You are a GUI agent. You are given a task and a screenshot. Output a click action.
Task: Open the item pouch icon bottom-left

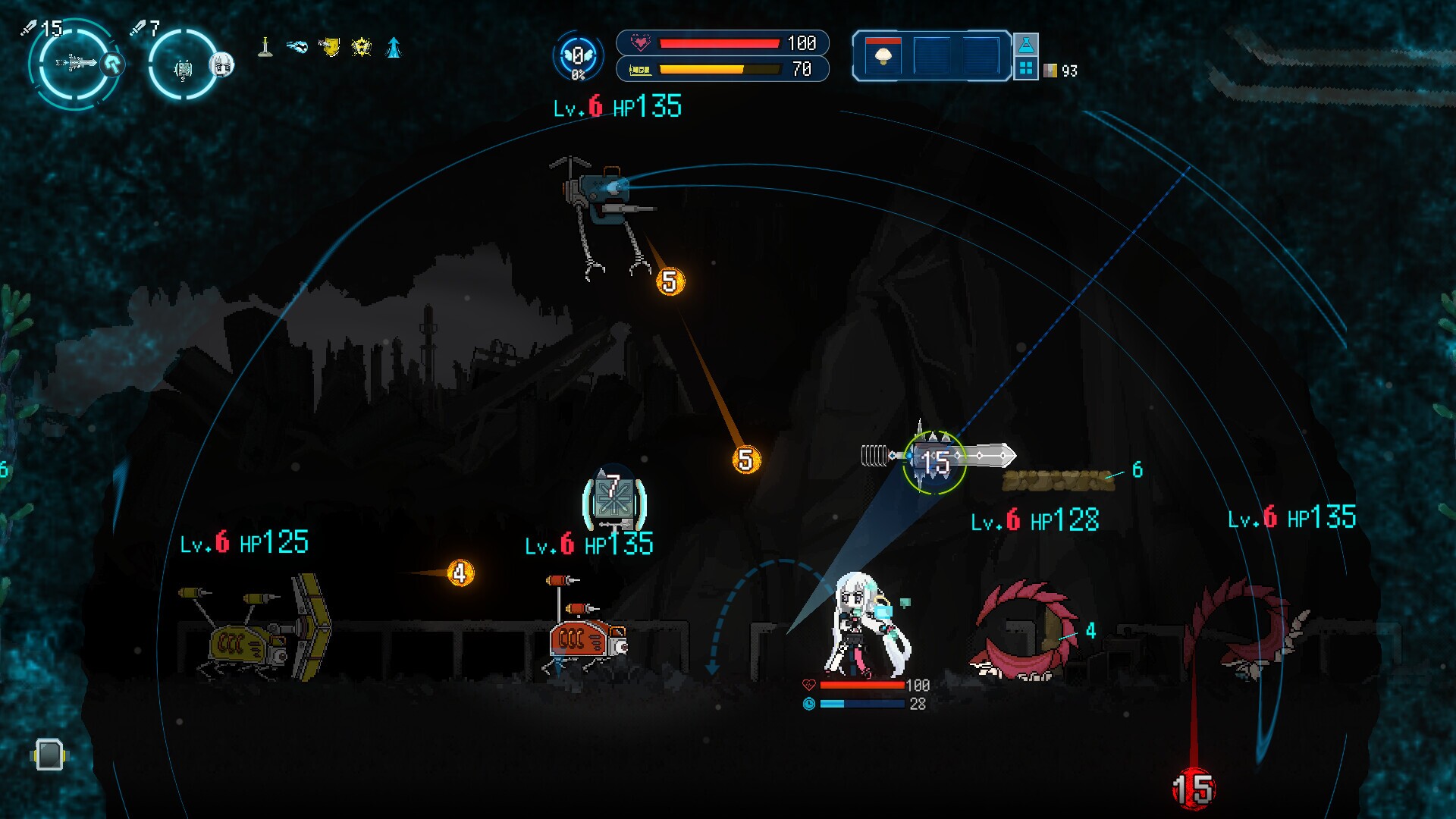48,755
